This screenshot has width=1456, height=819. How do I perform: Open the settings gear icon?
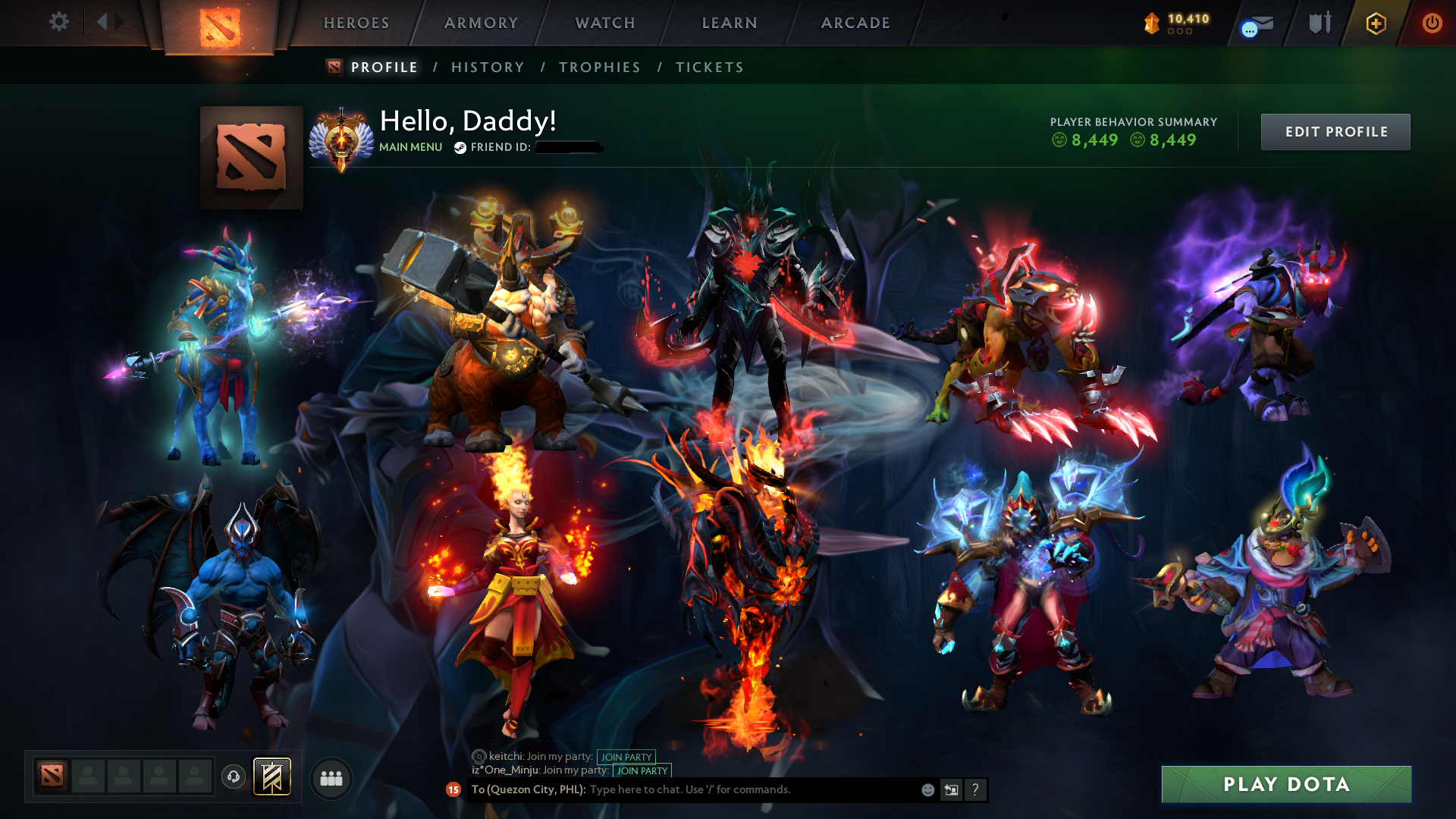[59, 23]
